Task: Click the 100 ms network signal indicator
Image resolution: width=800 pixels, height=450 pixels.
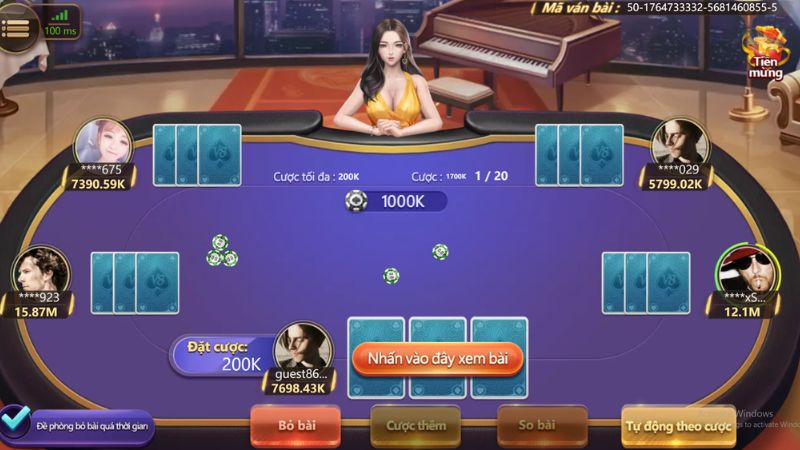Action: [x=61, y=22]
